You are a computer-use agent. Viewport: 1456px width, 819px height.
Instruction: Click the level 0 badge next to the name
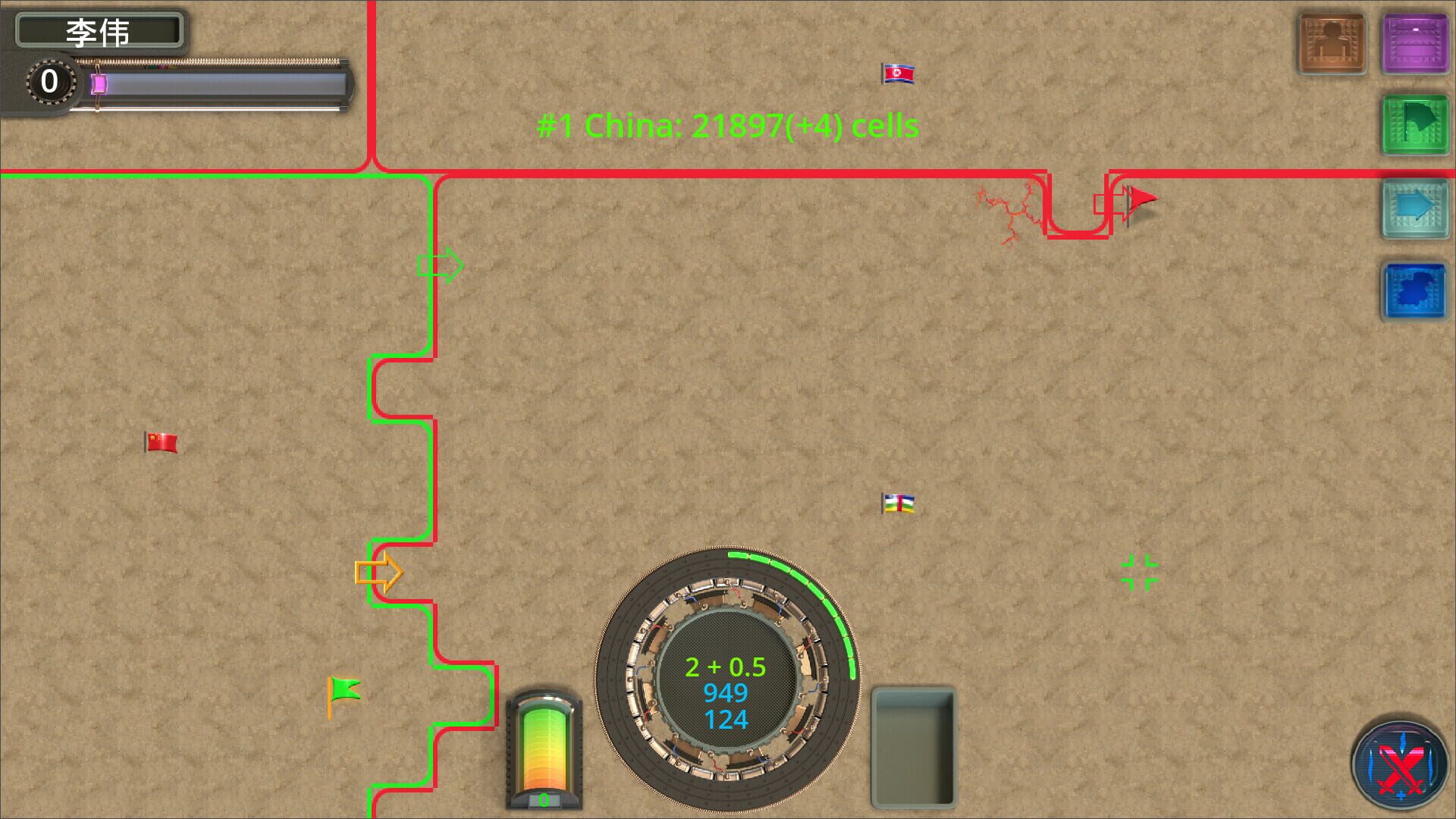tap(50, 82)
